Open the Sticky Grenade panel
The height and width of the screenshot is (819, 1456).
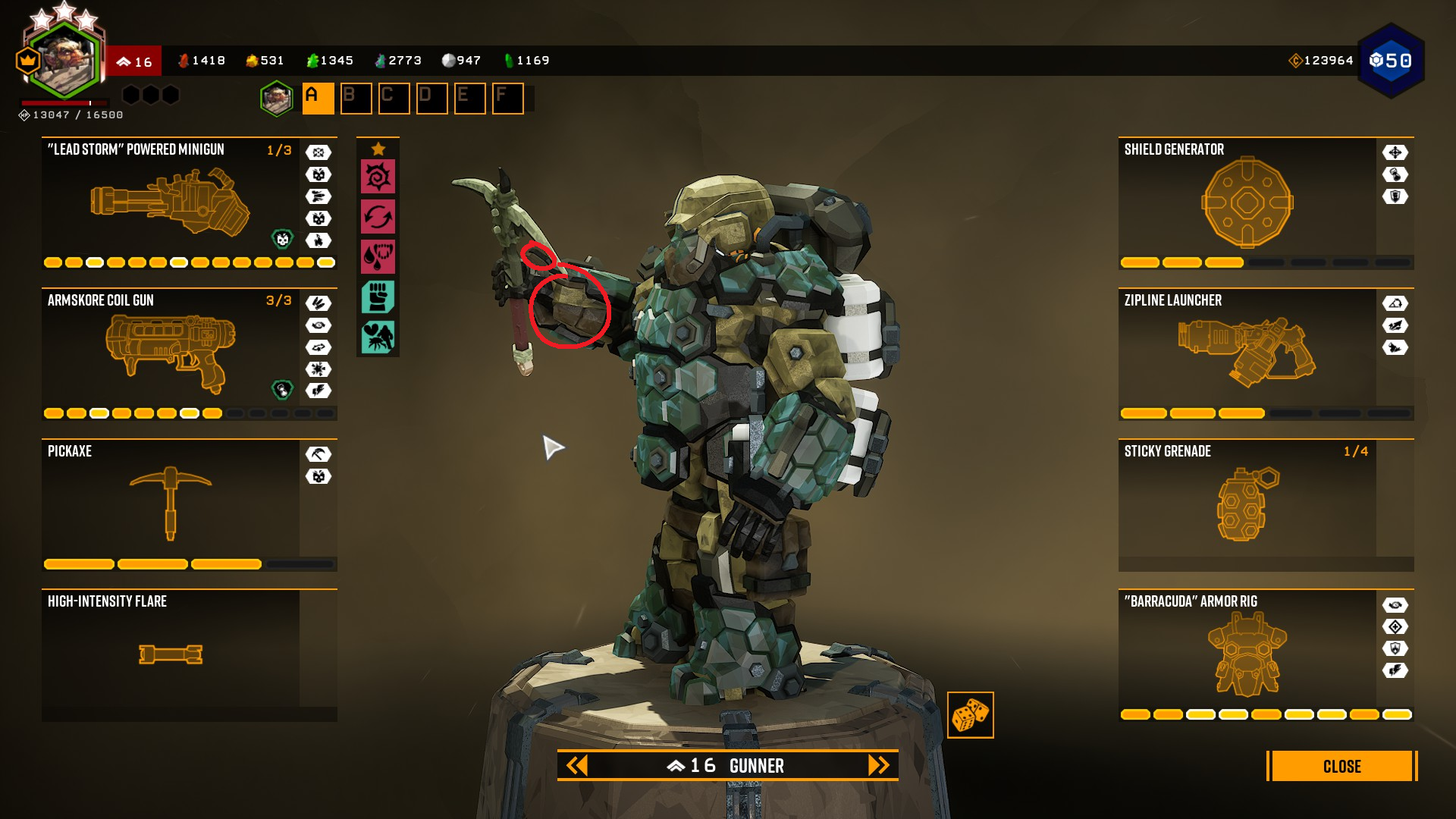pos(1247,504)
